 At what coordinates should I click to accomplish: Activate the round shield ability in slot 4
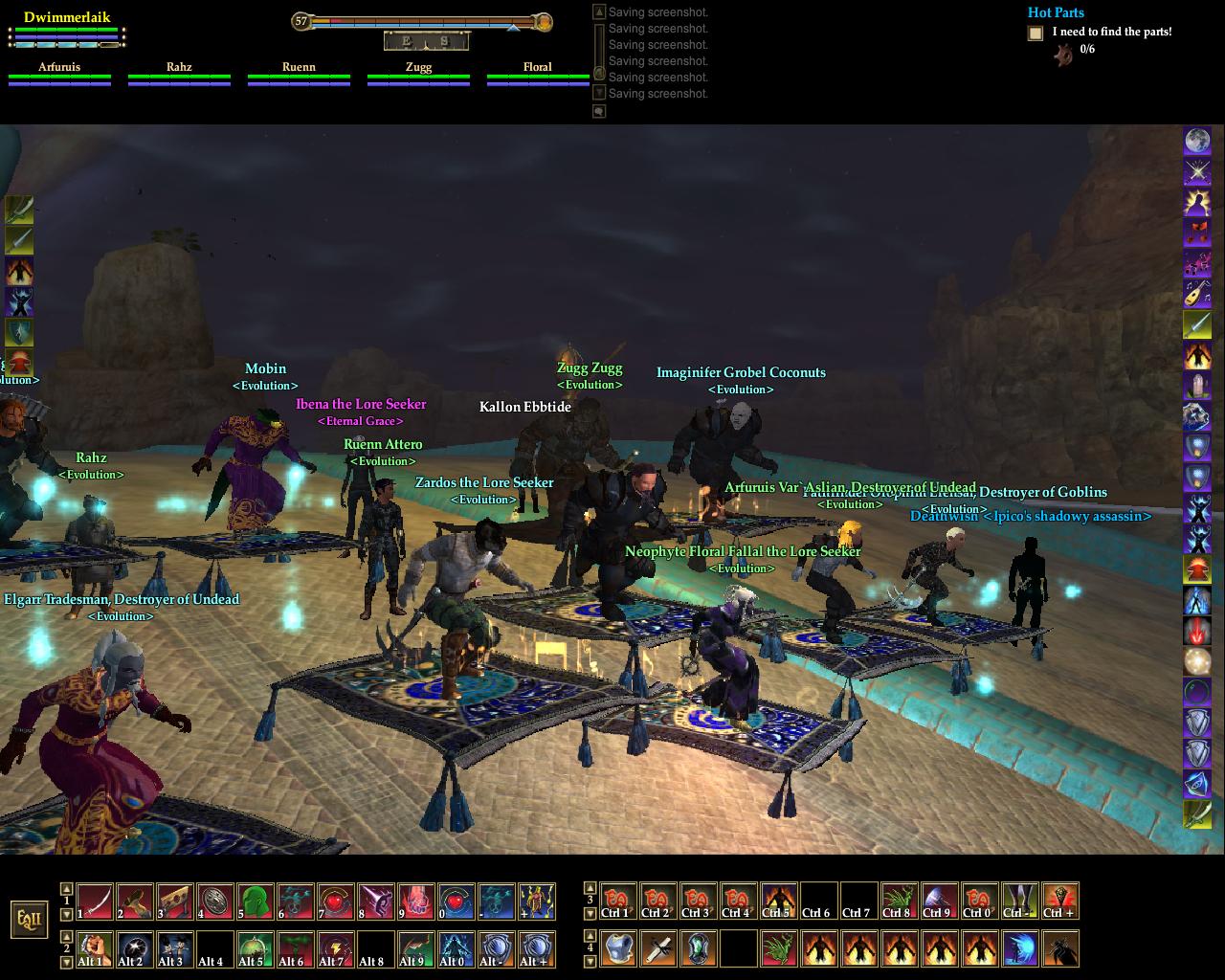pos(215,902)
